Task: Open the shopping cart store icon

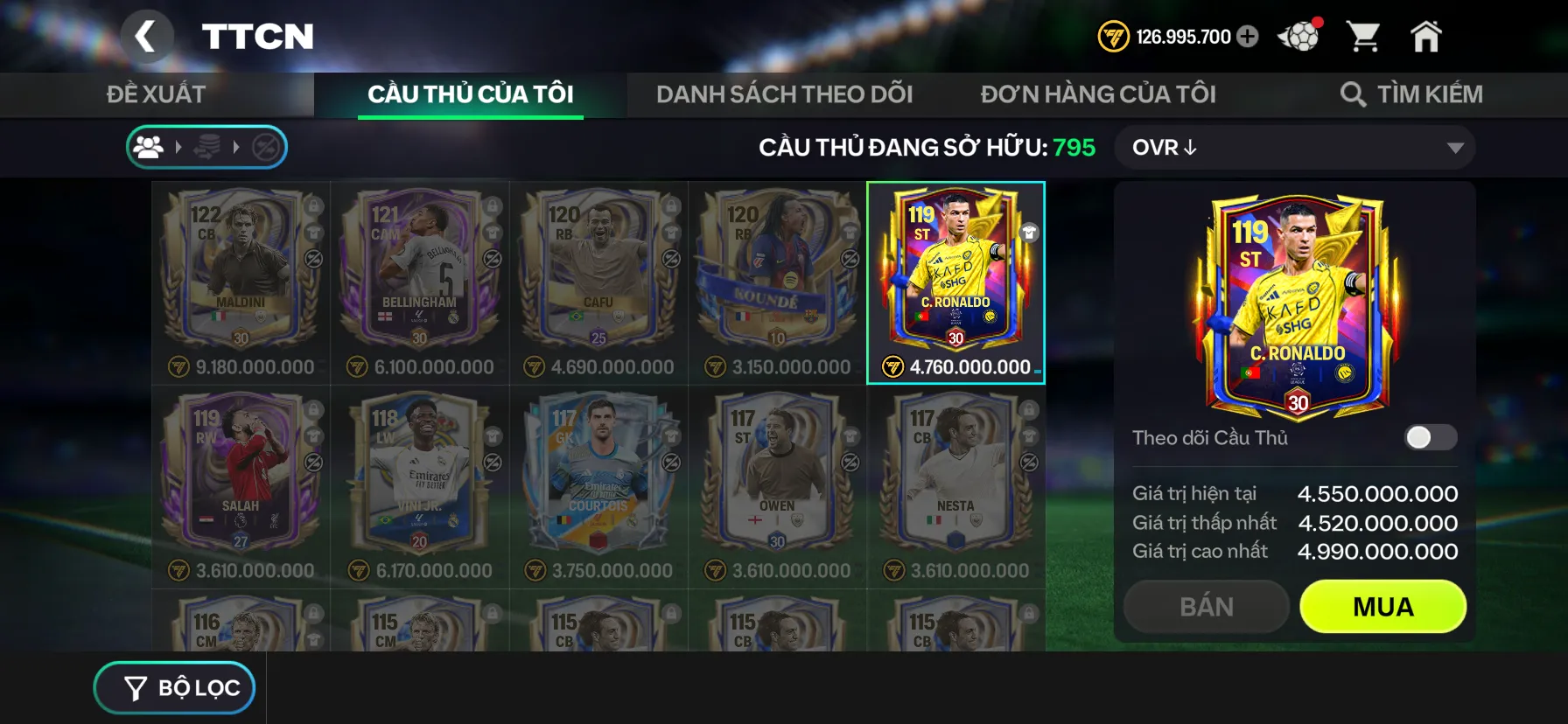Action: coord(1365,35)
